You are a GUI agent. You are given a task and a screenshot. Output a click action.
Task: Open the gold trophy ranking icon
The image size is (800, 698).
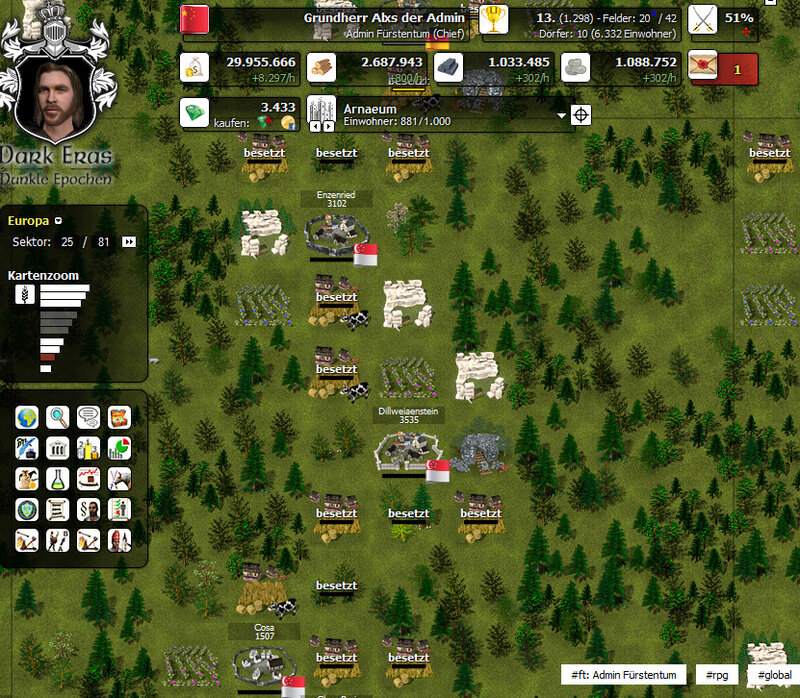[x=493, y=19]
